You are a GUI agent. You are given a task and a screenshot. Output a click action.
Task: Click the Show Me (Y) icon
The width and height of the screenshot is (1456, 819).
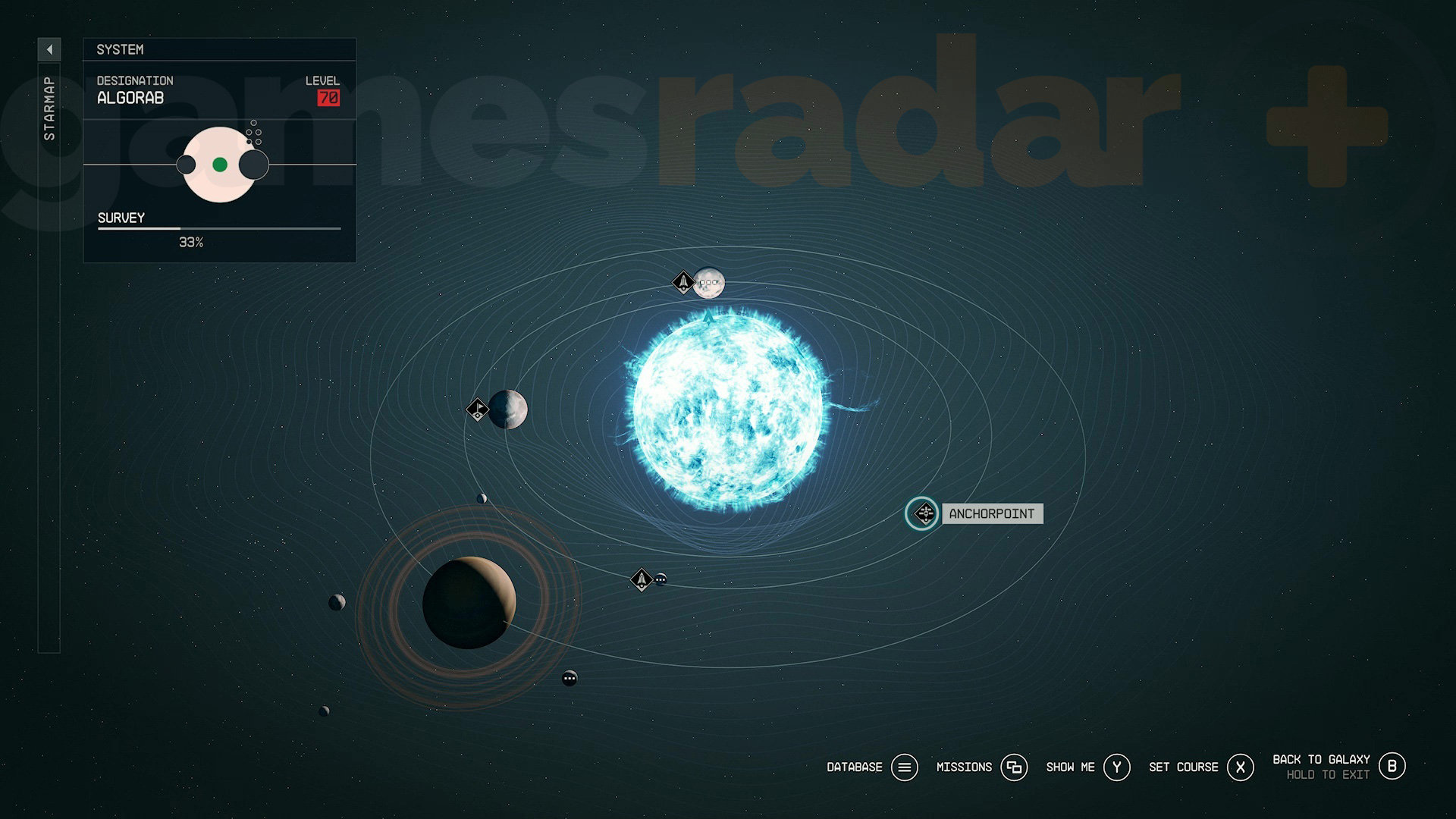(x=1116, y=767)
